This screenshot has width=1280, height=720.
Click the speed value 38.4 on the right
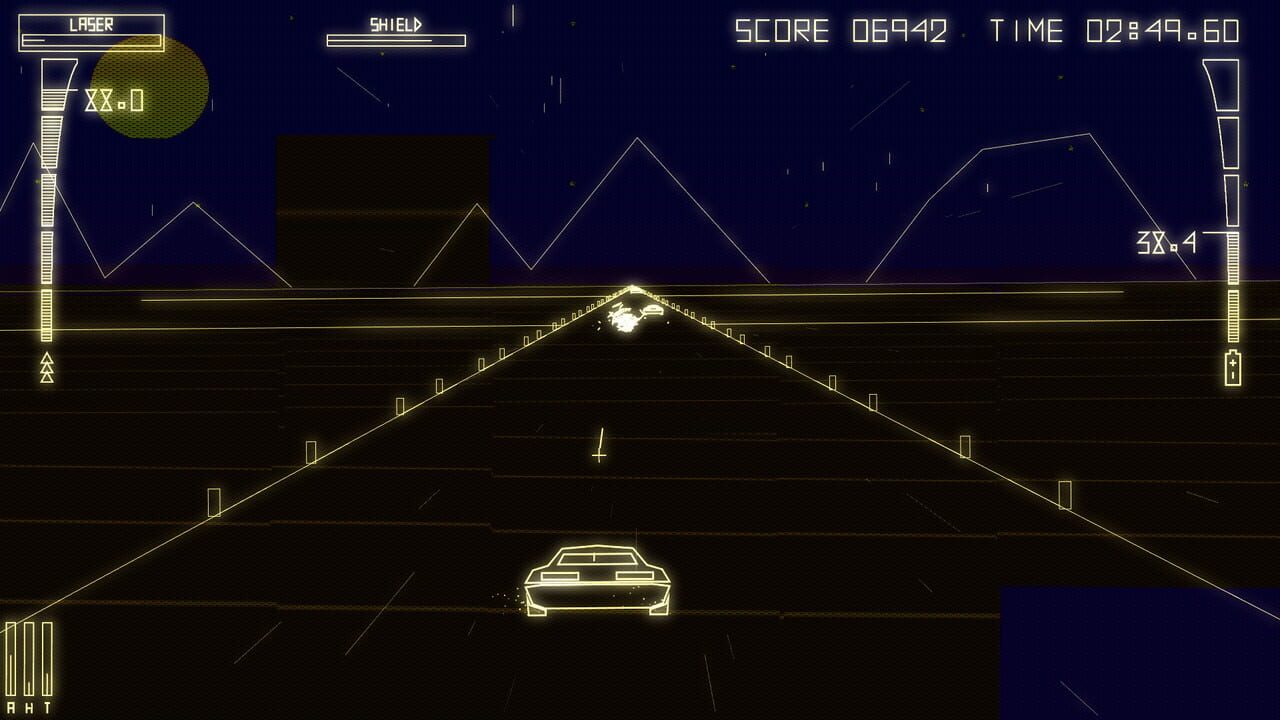tap(1165, 243)
